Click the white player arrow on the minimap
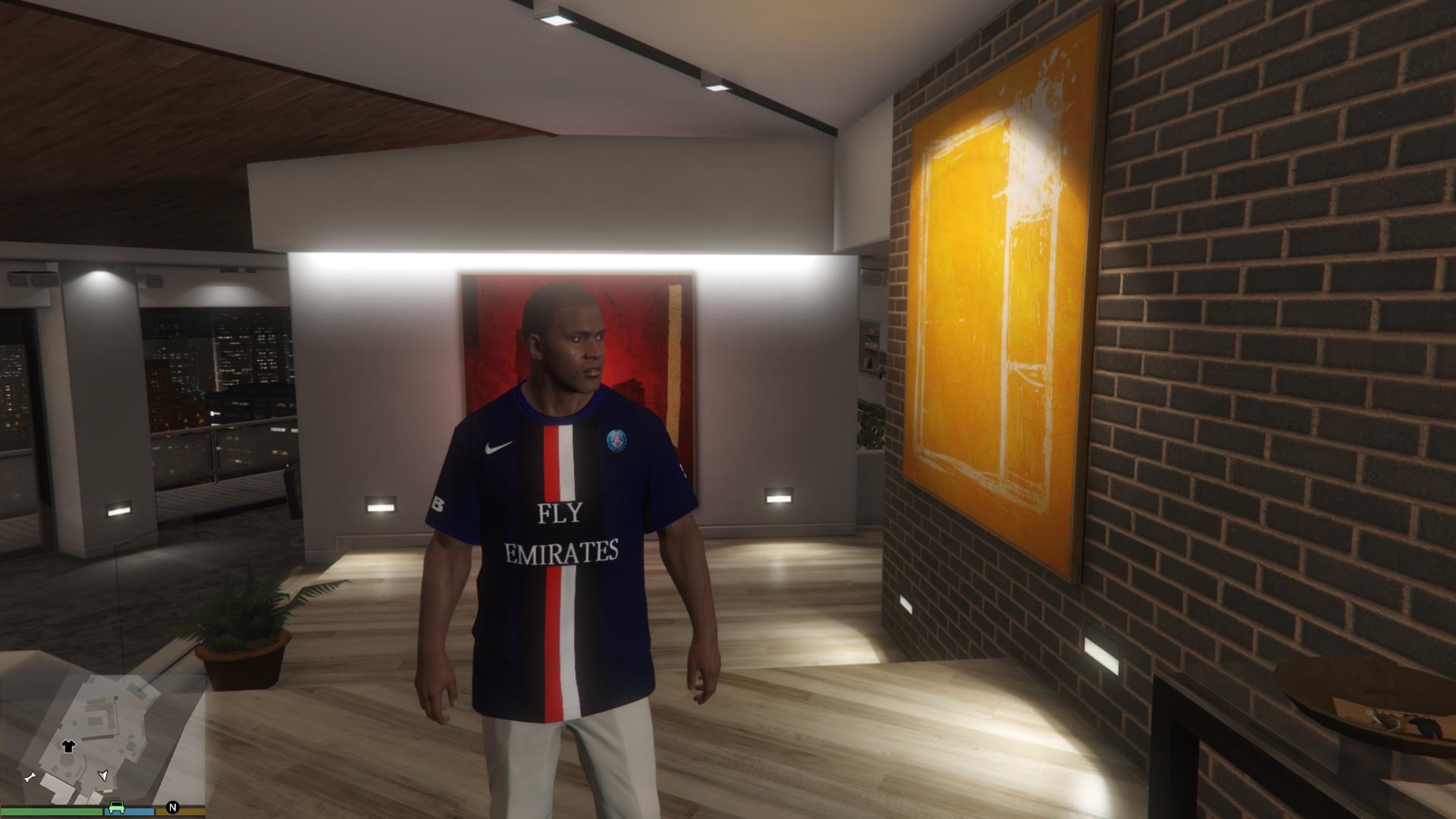The width and height of the screenshot is (1456, 819). tap(103, 775)
